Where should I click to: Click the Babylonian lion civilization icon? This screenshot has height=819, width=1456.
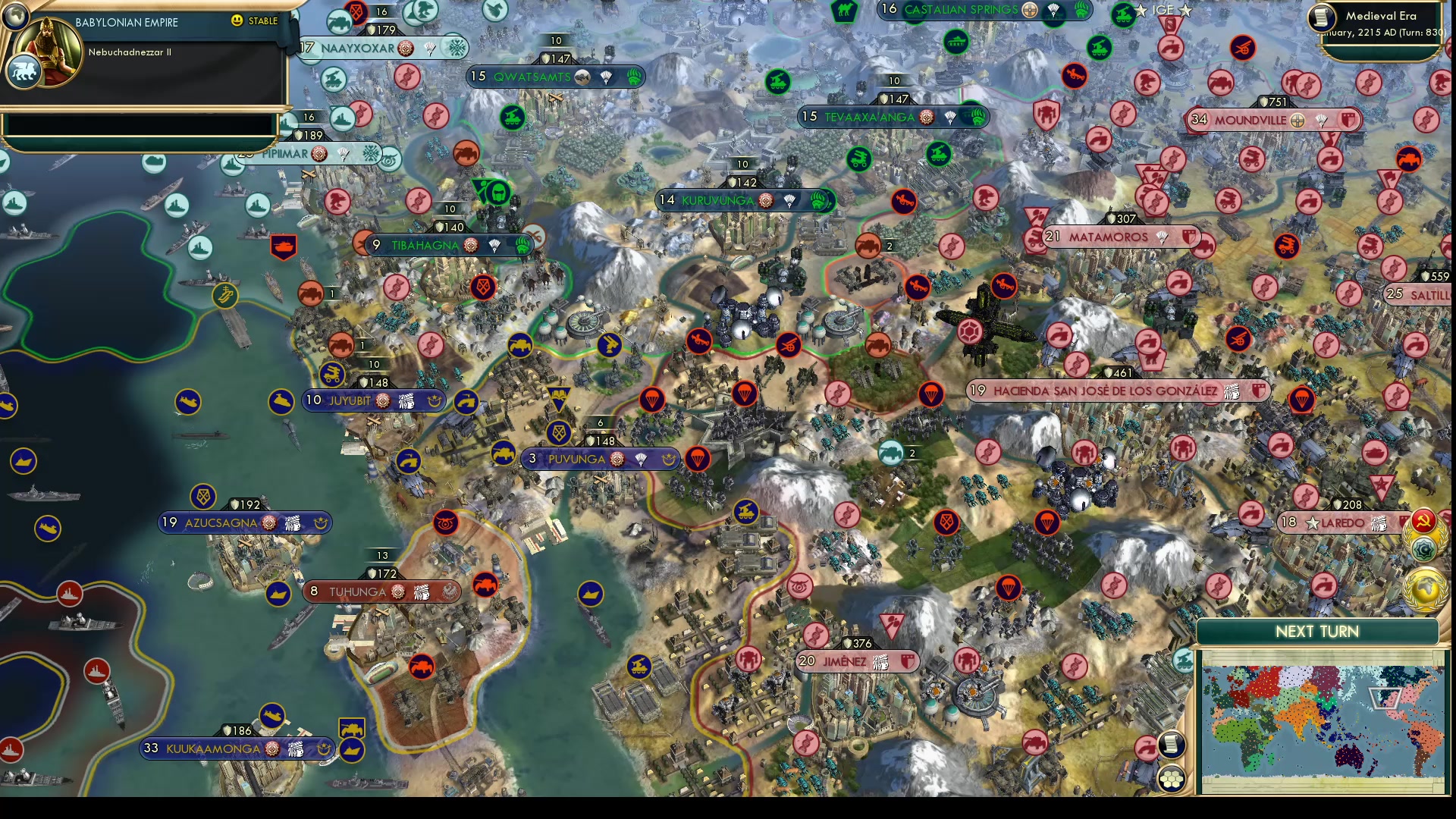(25, 71)
